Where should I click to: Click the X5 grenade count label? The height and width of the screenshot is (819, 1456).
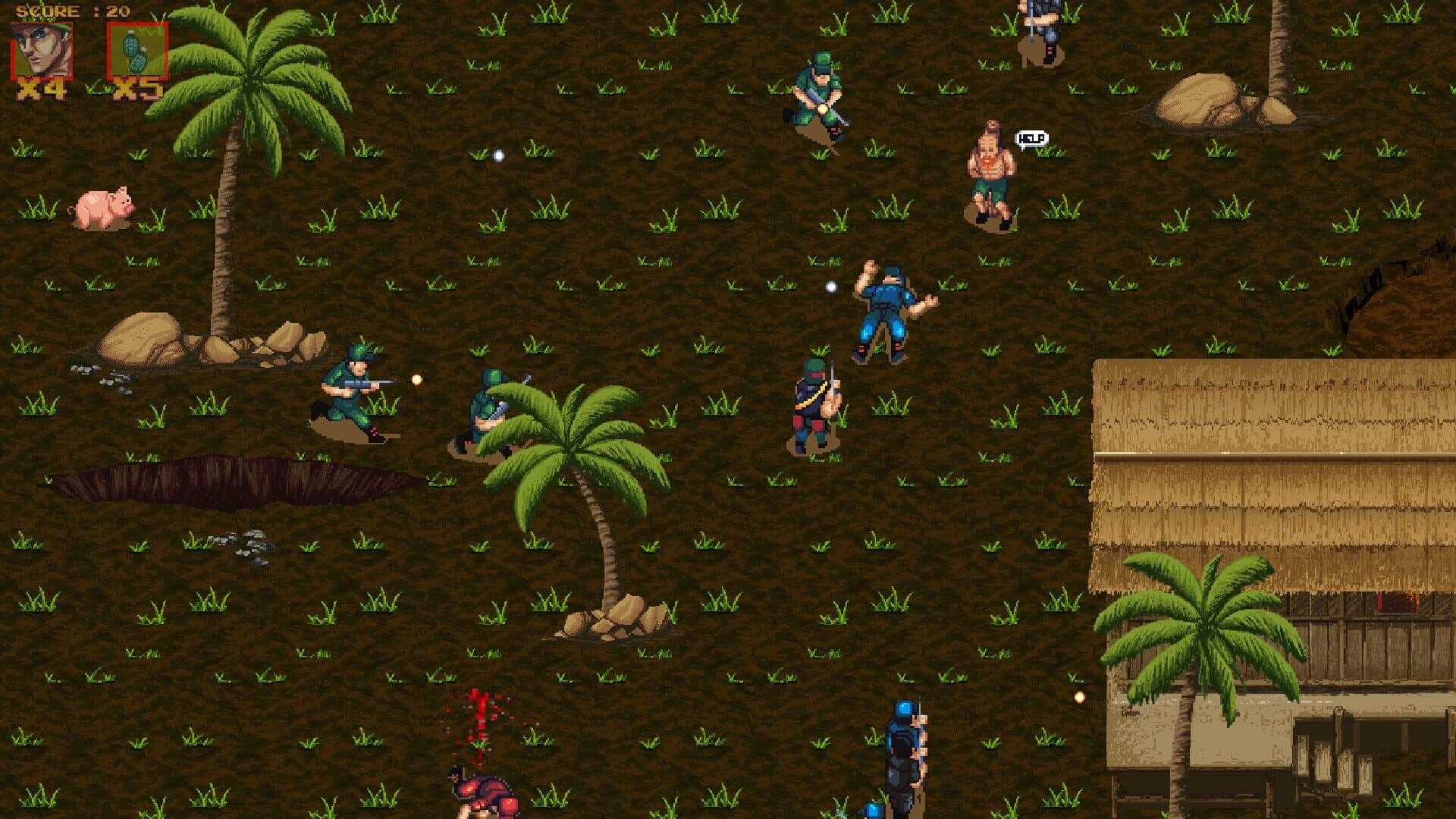coord(138,89)
